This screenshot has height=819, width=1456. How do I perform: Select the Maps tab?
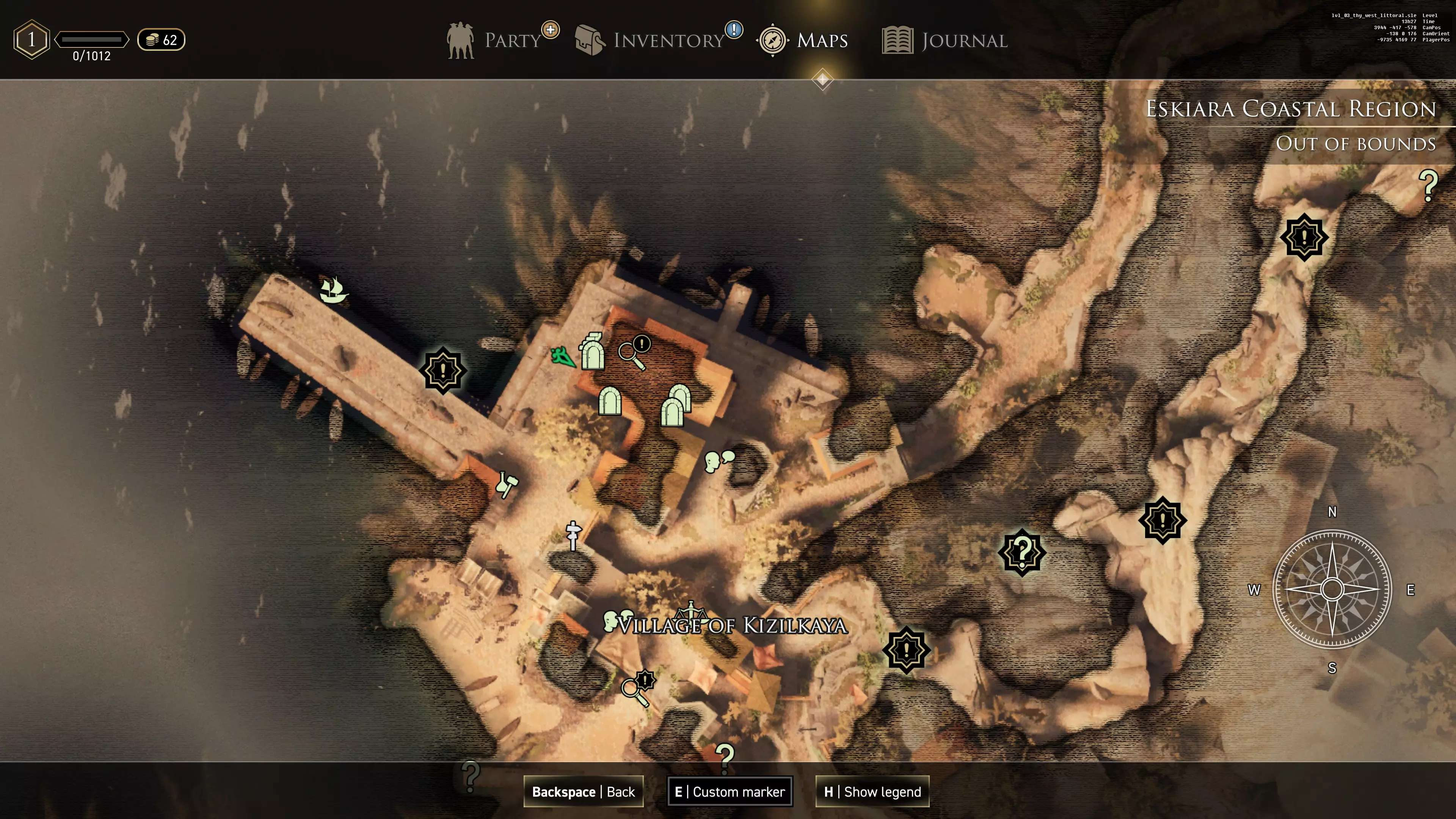coord(803,40)
